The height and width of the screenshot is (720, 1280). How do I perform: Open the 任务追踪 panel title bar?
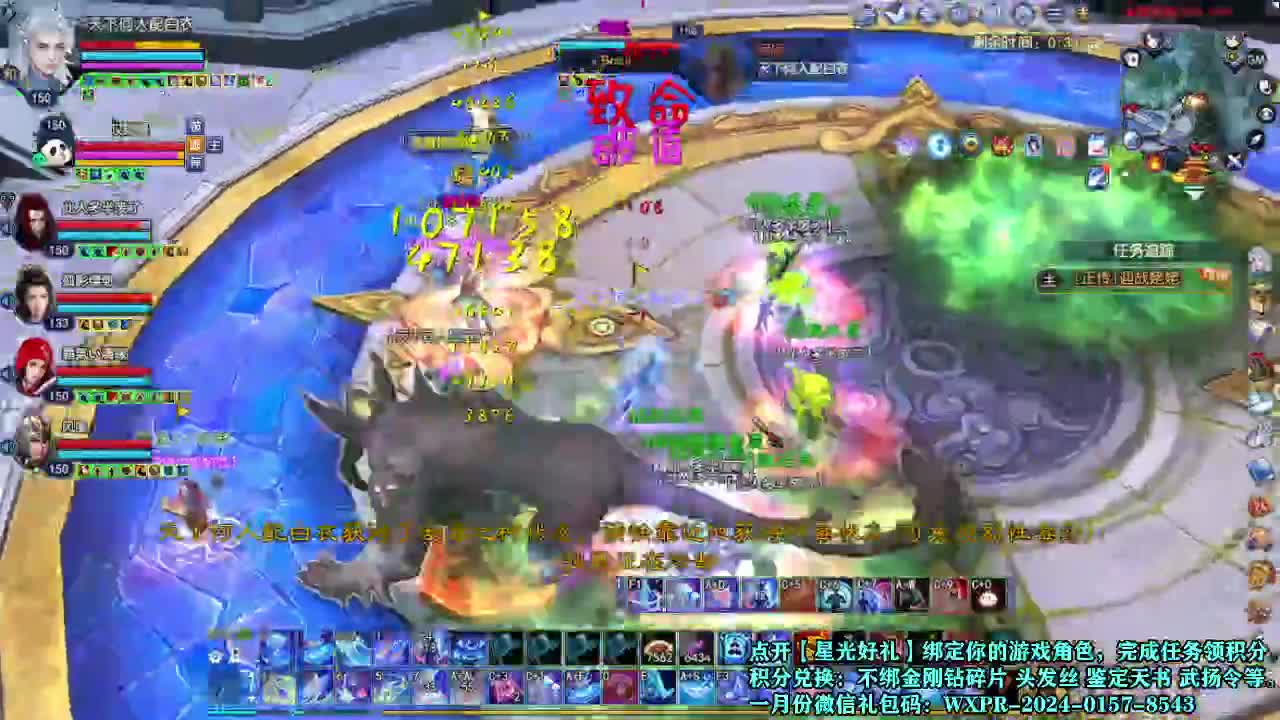click(1145, 250)
